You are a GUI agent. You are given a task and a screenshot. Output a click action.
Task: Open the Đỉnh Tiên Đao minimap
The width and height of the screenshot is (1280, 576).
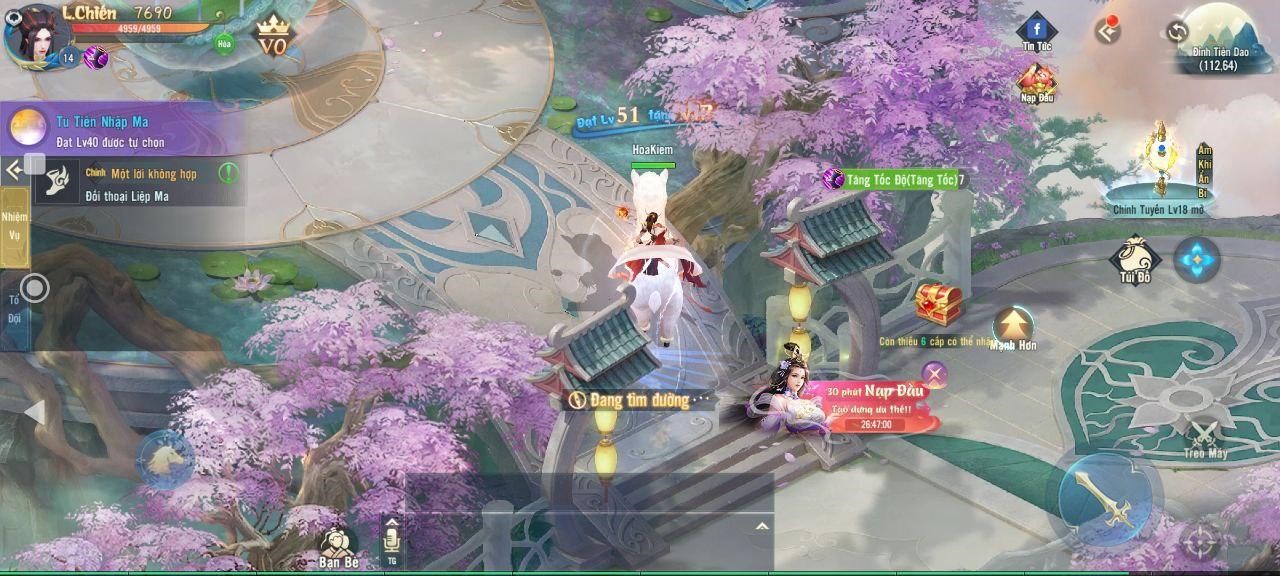[x=1222, y=38]
